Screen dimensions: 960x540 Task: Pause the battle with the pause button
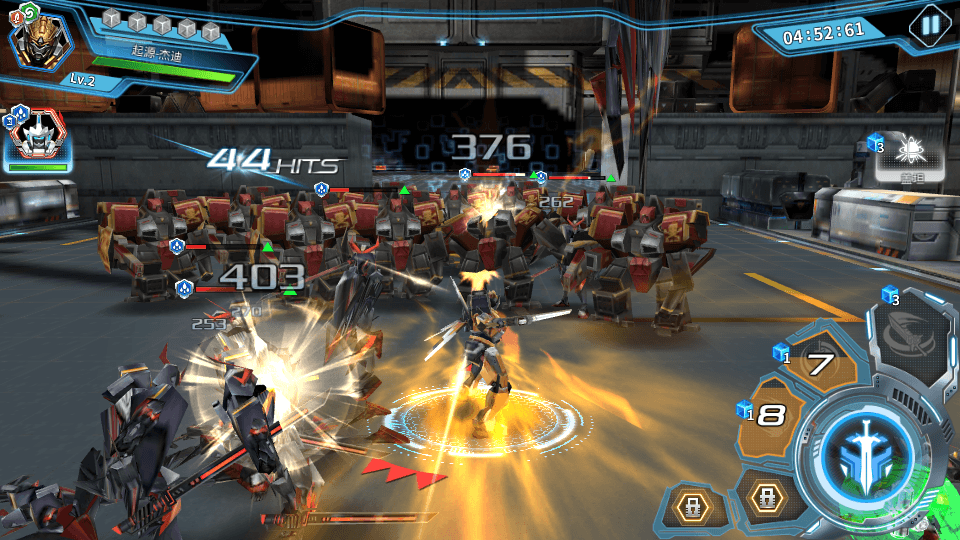[930, 26]
